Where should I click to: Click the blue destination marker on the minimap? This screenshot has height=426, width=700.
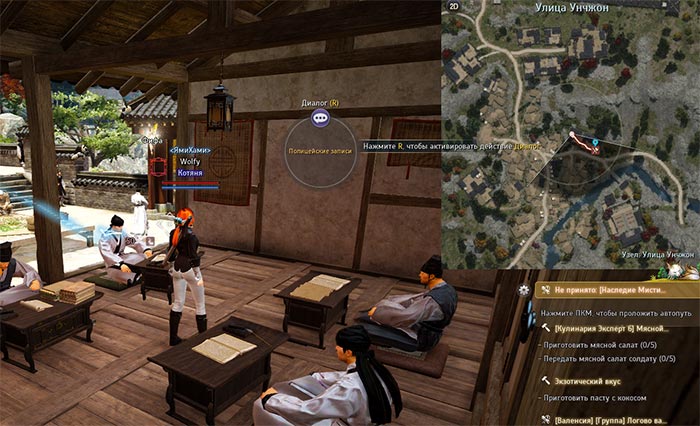(x=595, y=143)
